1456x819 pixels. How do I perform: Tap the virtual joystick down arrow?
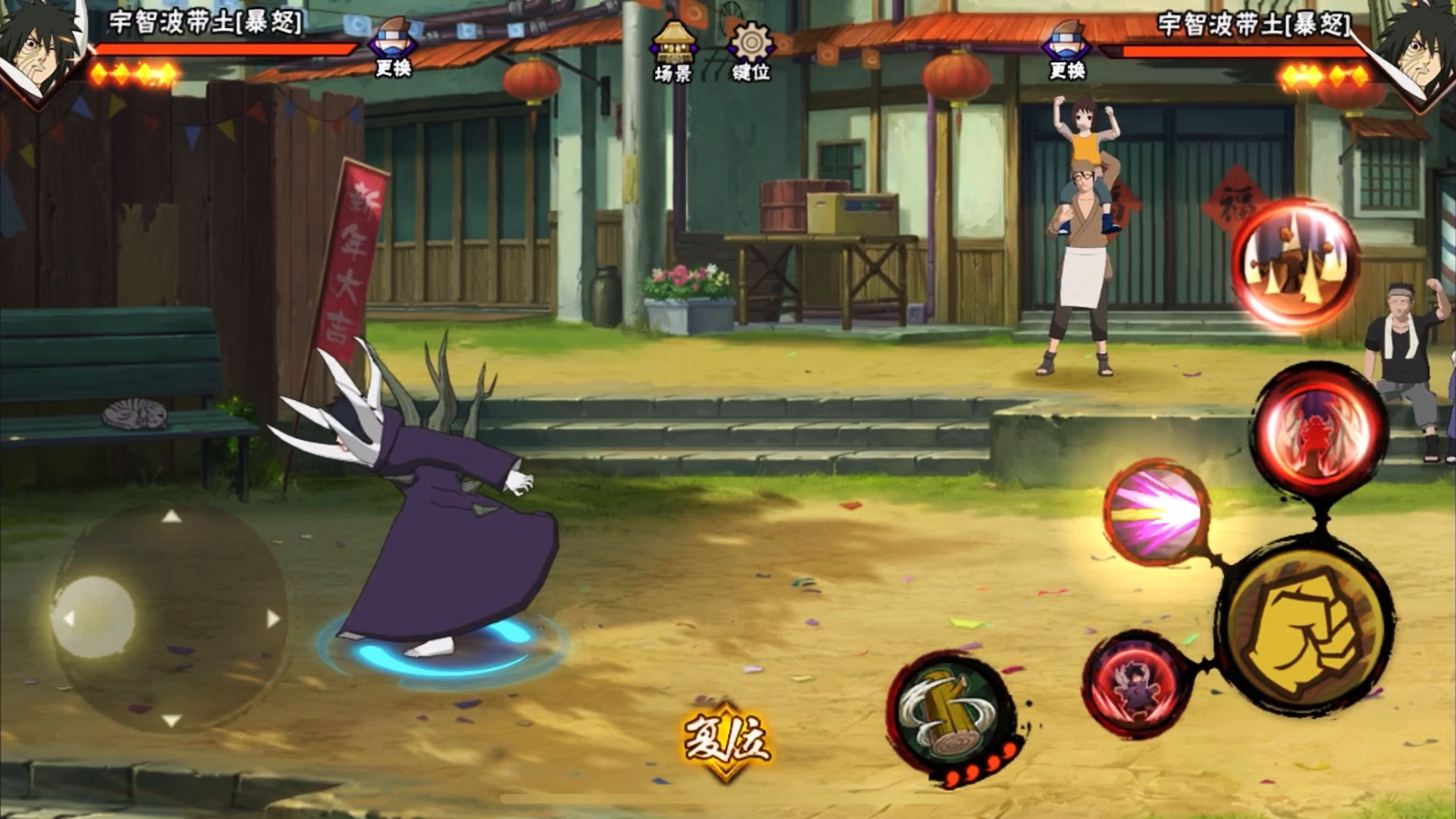coord(171,720)
